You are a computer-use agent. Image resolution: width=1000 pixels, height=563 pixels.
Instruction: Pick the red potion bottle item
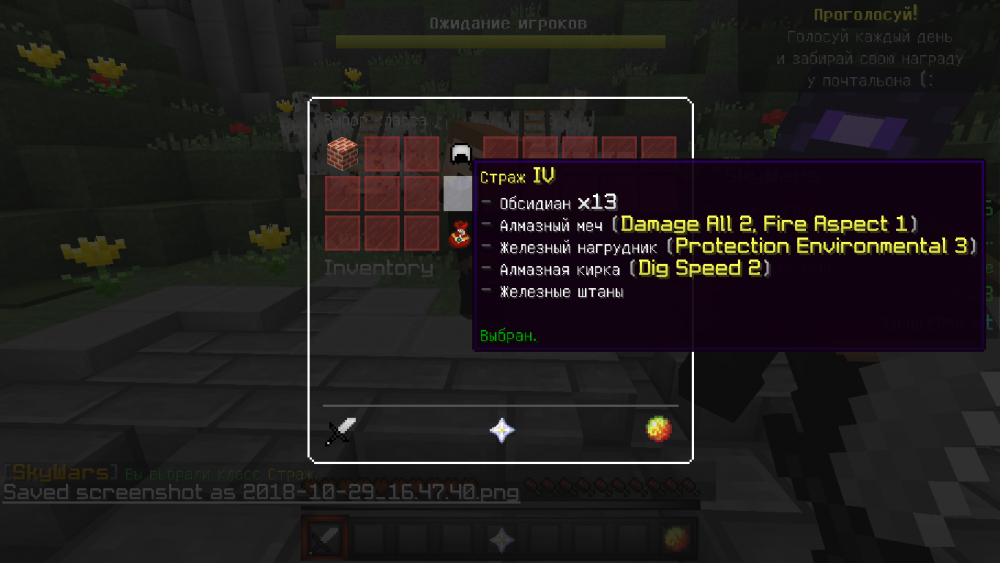pos(460,234)
